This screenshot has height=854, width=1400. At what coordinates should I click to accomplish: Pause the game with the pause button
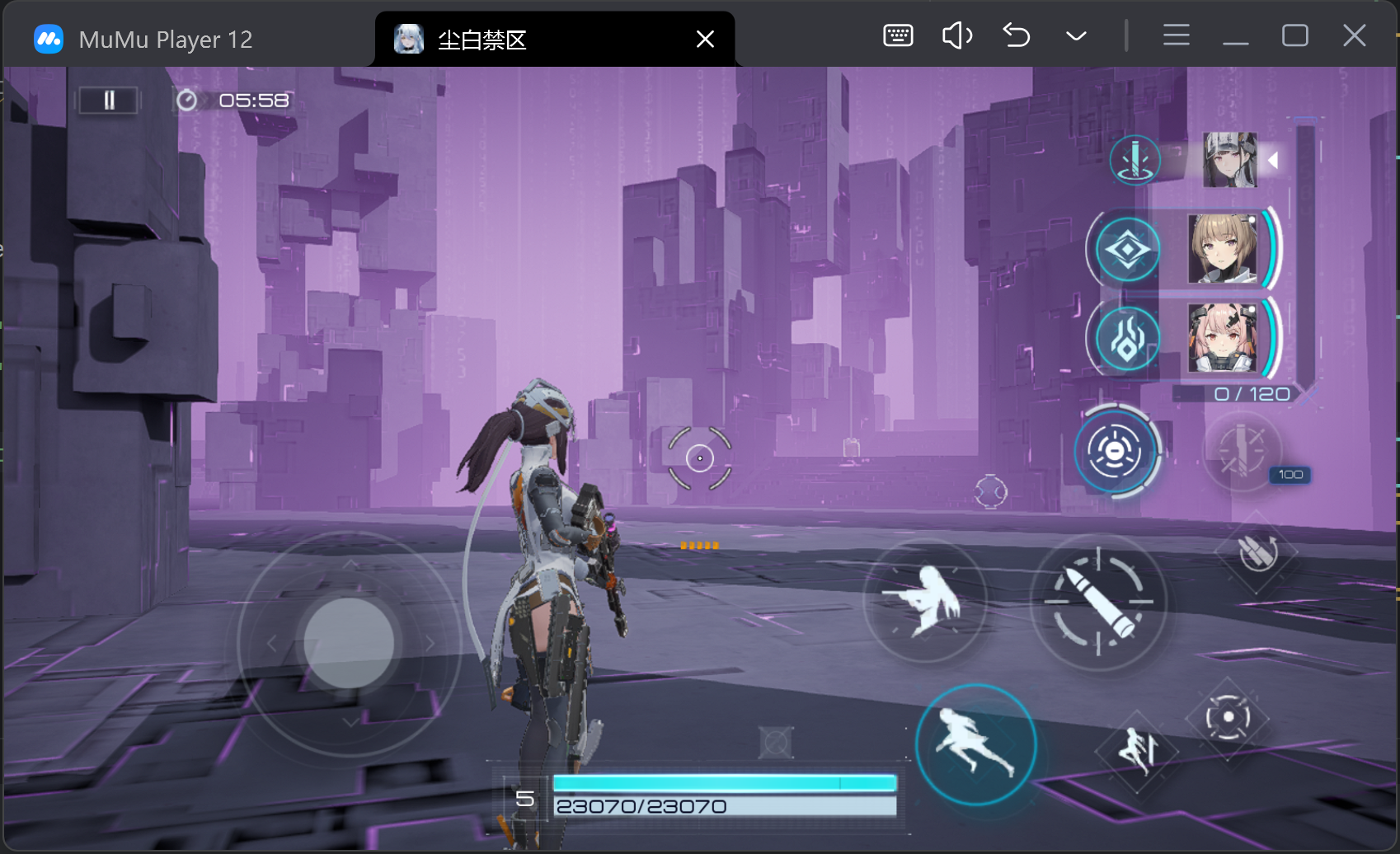coord(108,101)
